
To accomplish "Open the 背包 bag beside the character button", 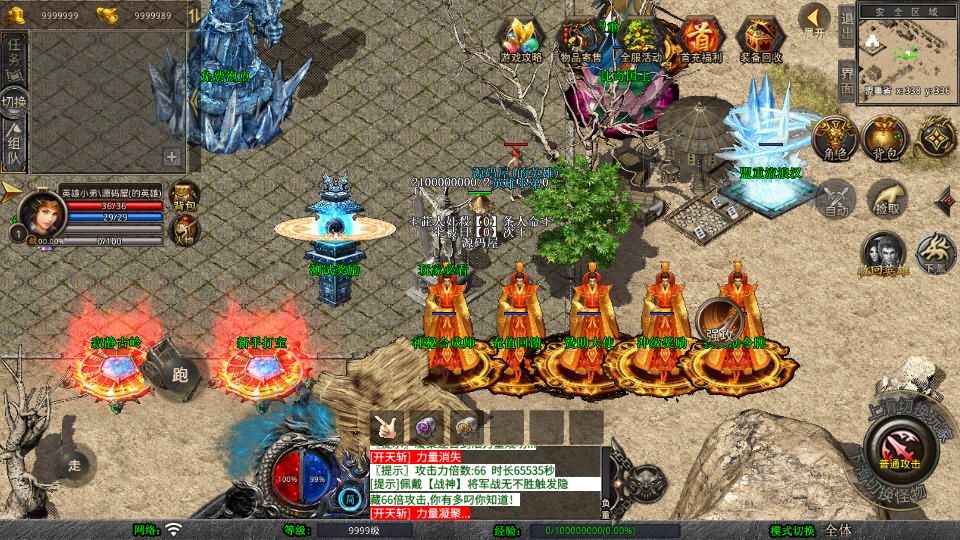I will tap(885, 138).
